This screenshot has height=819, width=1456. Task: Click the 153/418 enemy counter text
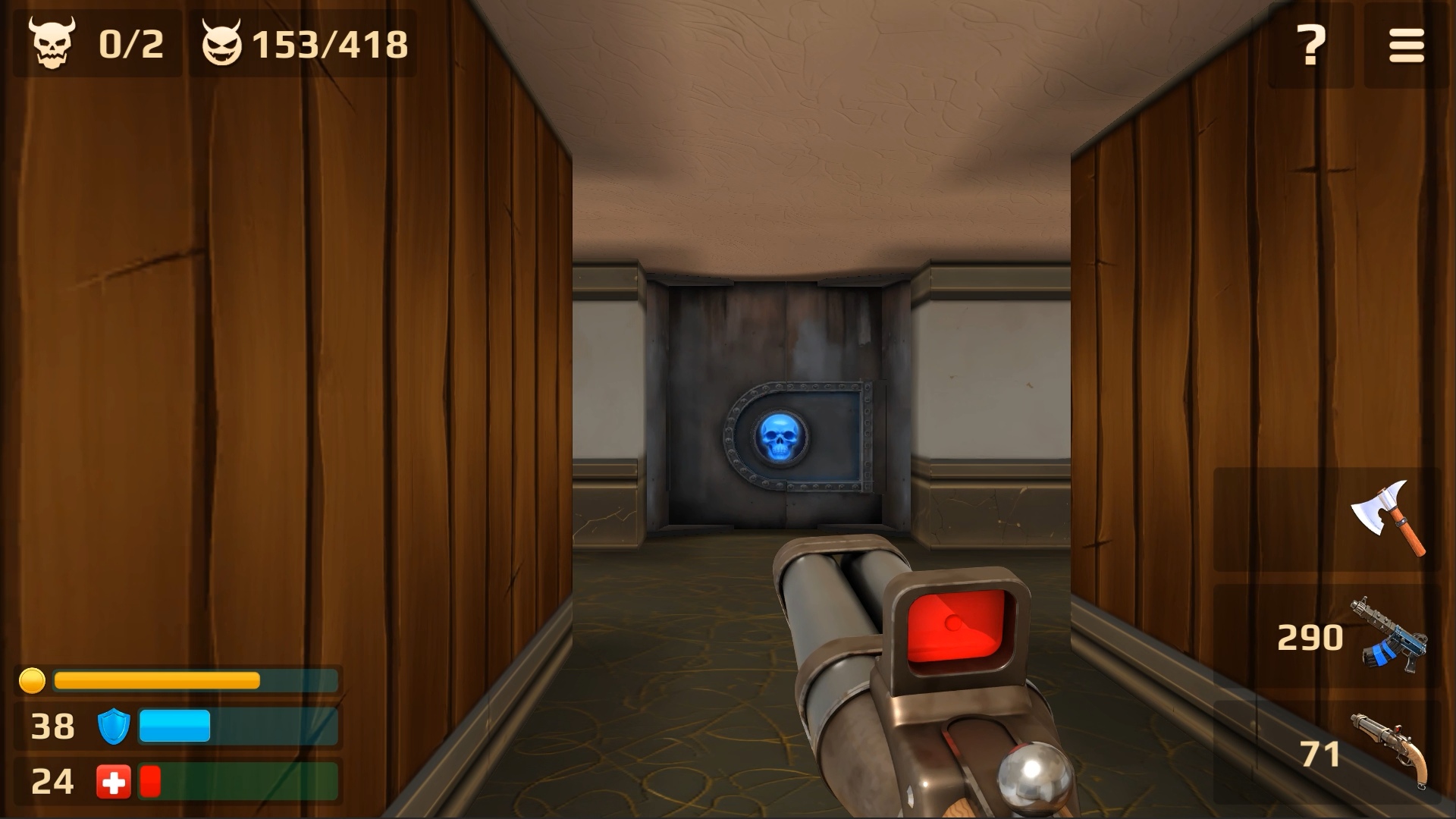pyautogui.click(x=331, y=43)
